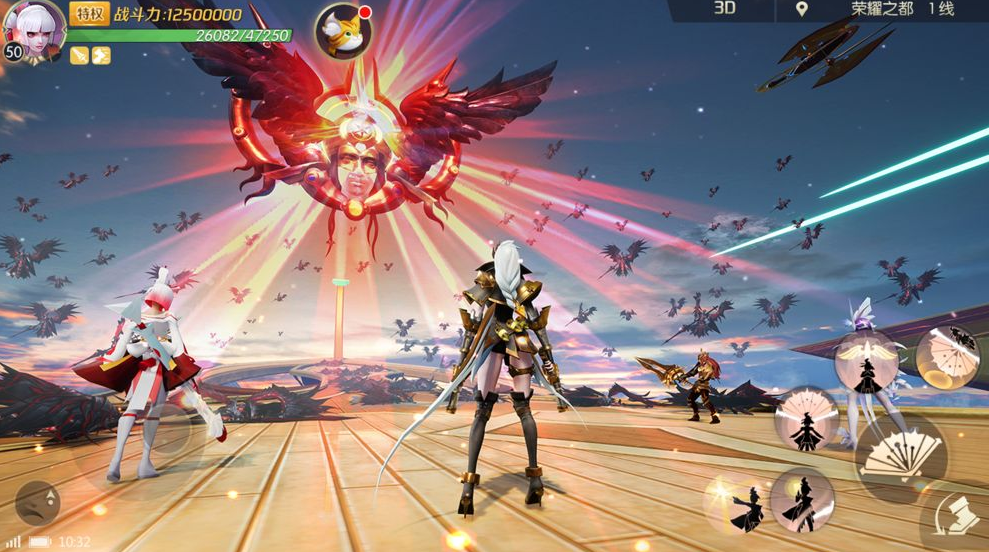Inspect the blade buff status icon
Viewport: 989px width, 552px height.
click(x=79, y=55)
